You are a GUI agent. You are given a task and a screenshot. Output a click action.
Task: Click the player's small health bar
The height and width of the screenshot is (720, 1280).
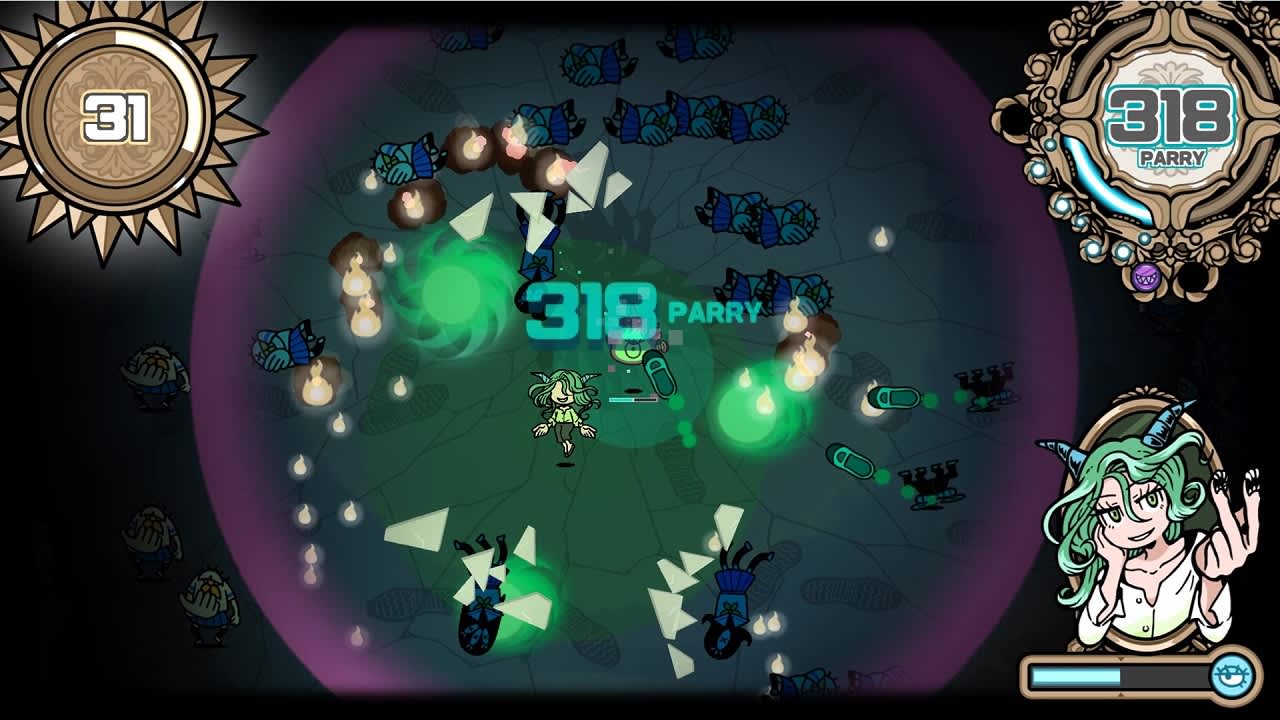coord(631,400)
